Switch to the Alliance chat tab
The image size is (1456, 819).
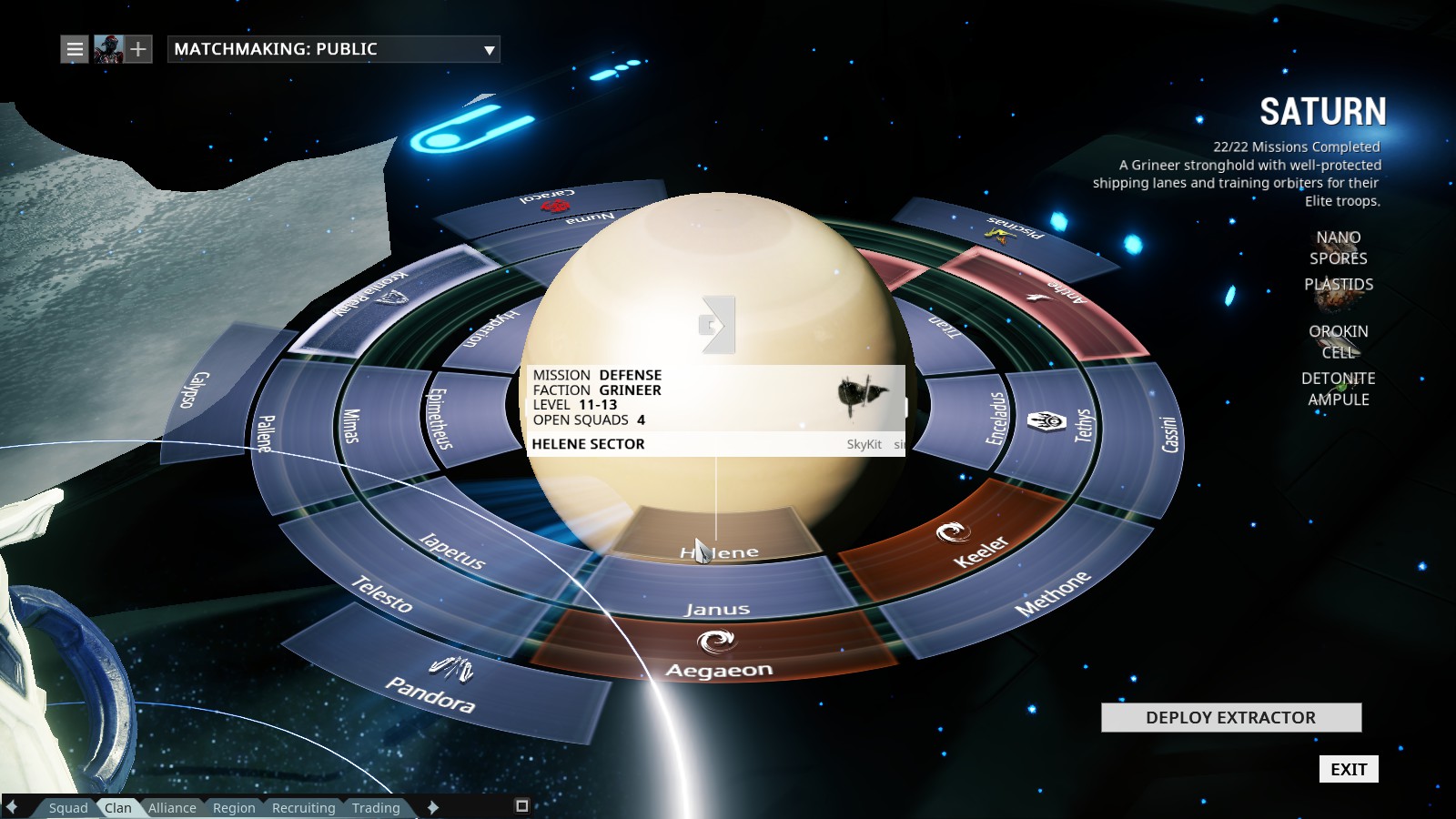coord(172,807)
